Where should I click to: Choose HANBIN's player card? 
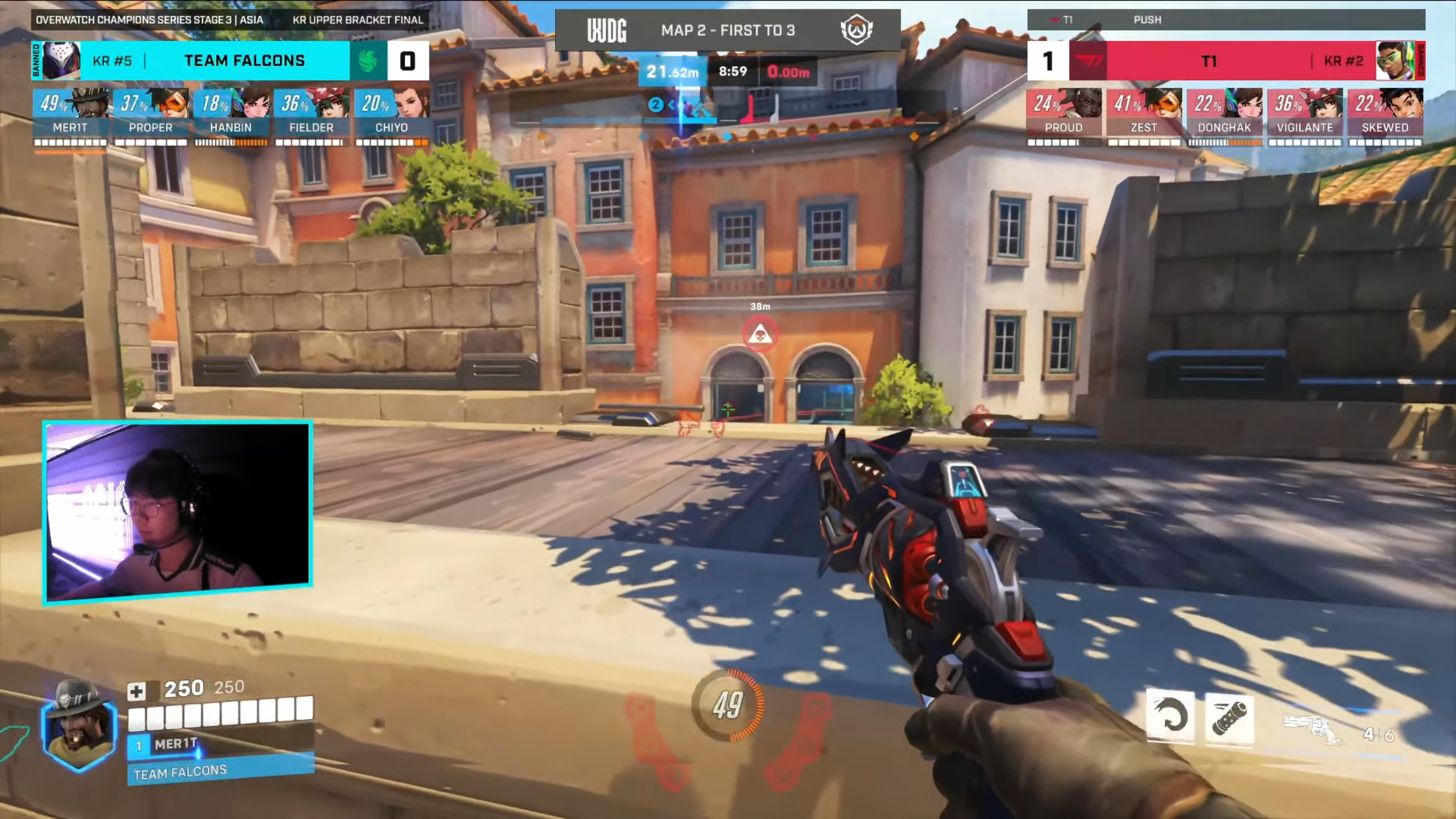tap(231, 117)
